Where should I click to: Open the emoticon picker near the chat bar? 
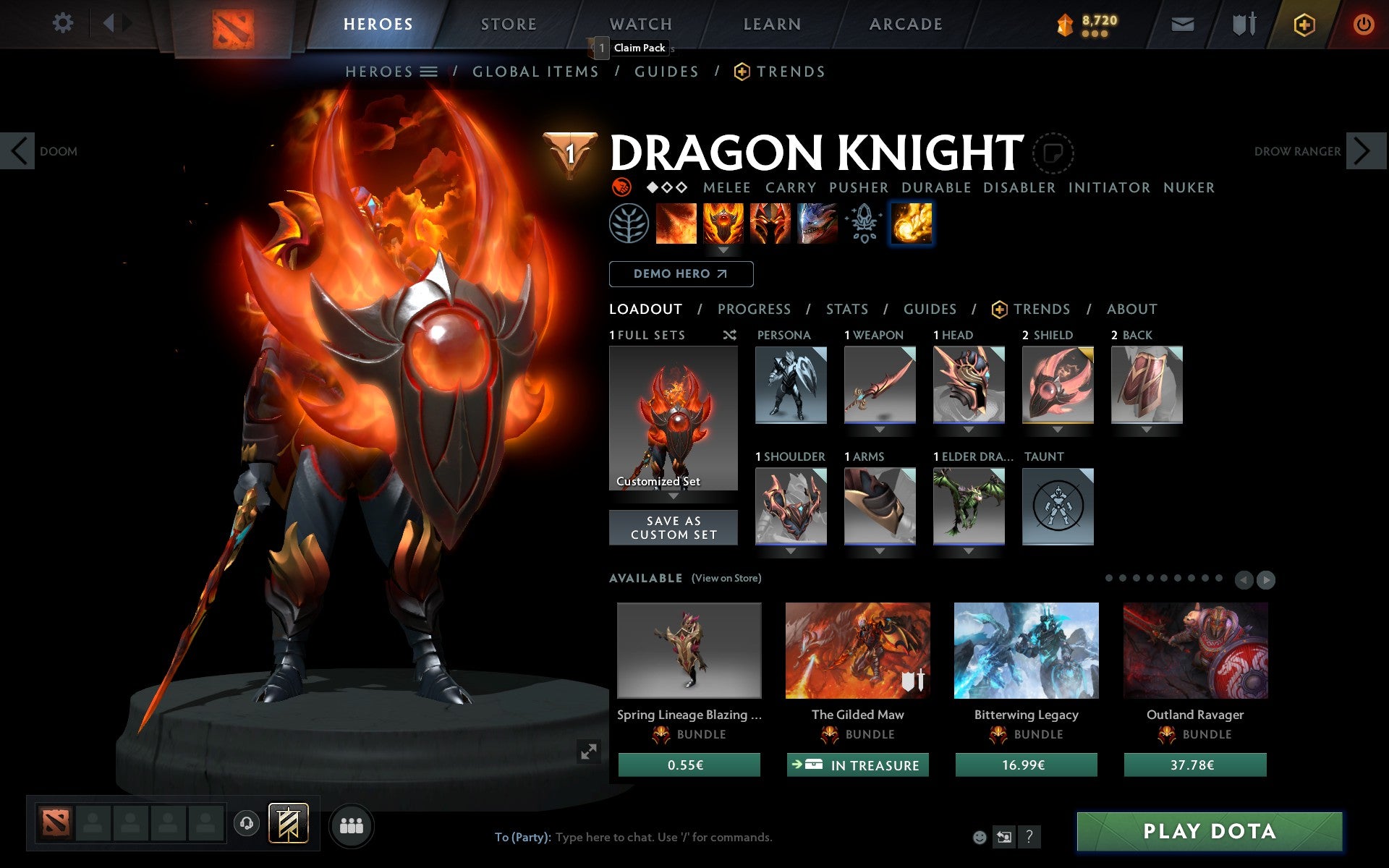tap(980, 838)
